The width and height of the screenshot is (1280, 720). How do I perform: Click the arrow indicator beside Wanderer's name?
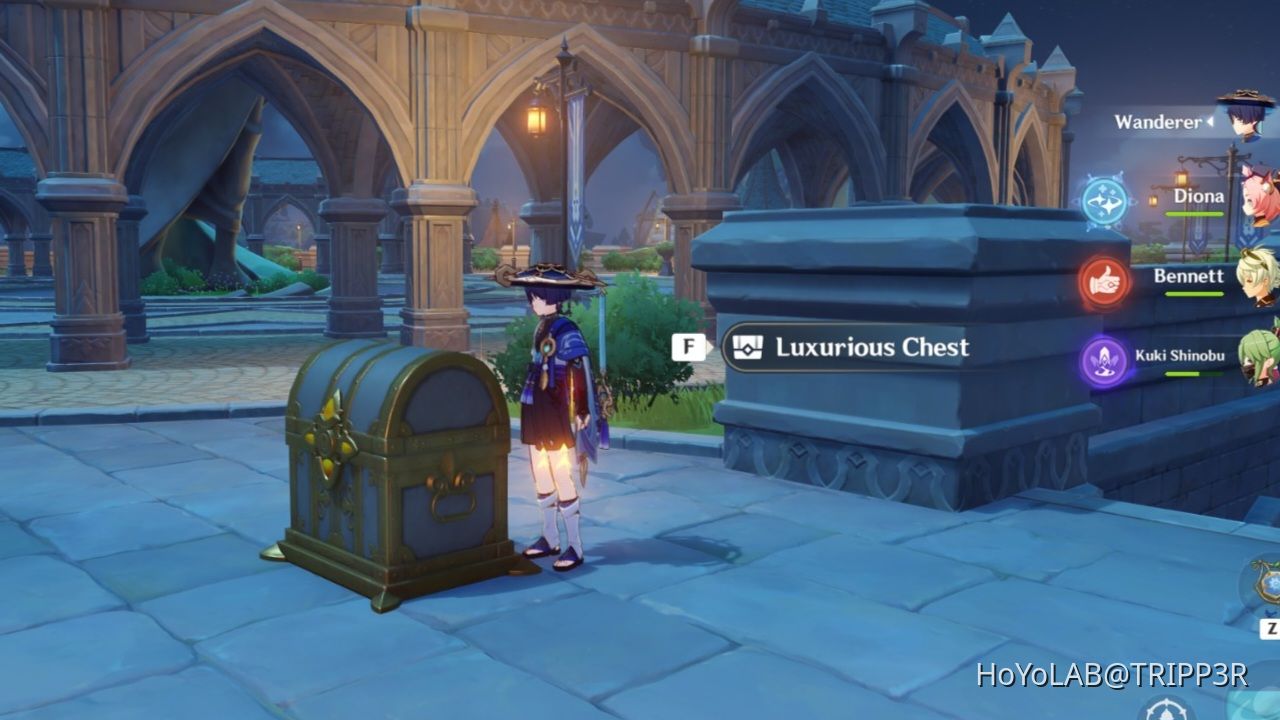[1208, 122]
